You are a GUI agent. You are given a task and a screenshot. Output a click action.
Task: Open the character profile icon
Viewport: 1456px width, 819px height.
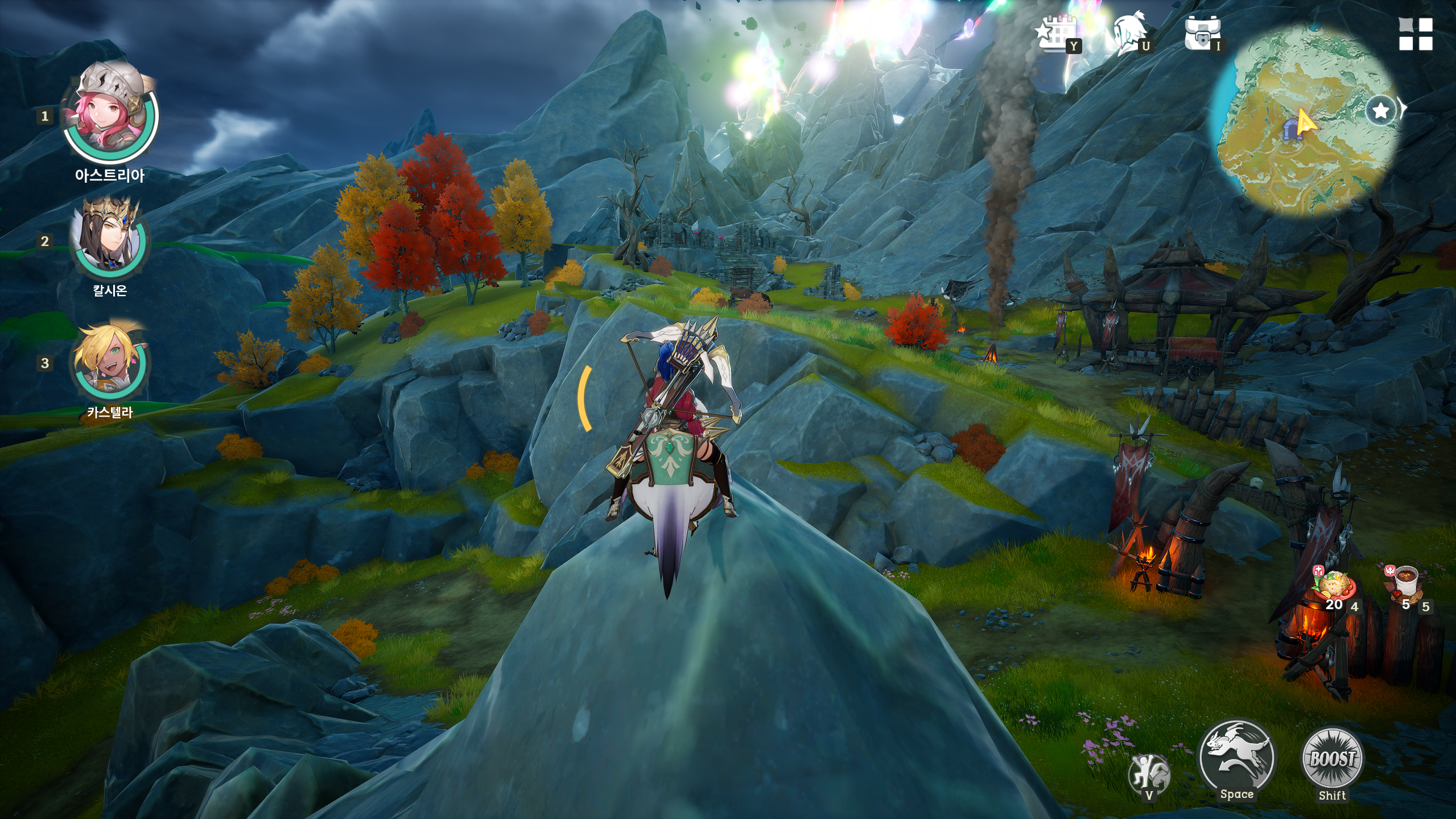point(1130,34)
